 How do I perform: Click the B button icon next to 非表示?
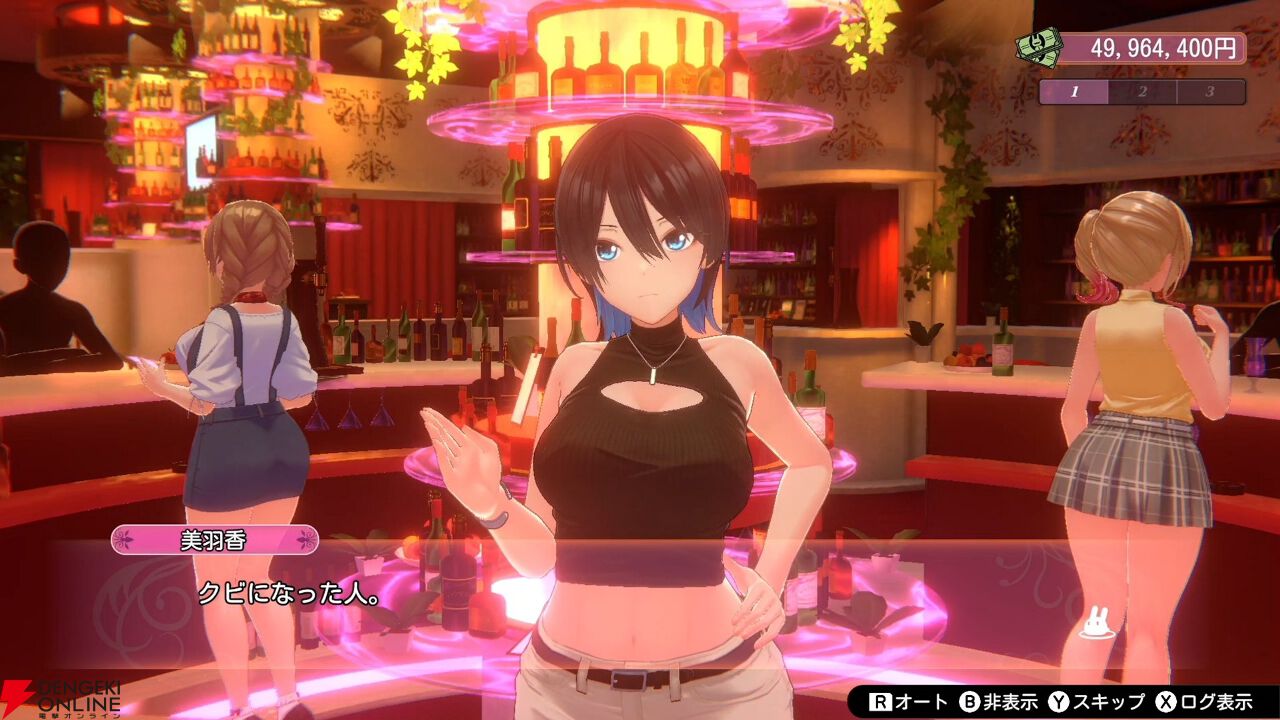(x=970, y=701)
